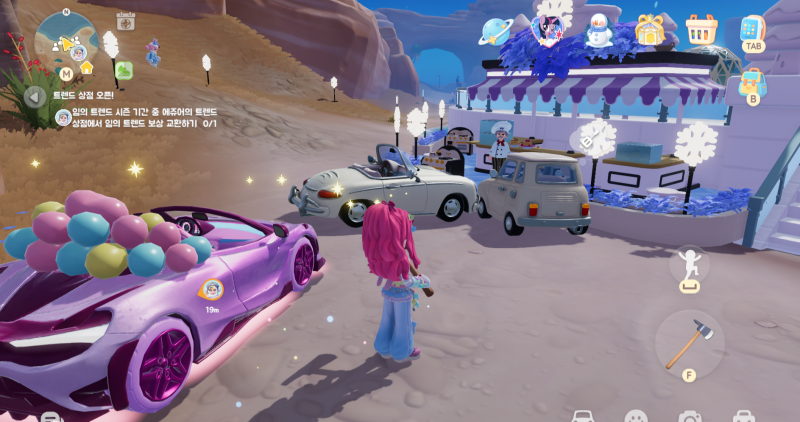Collapse the quest tracker with the arrow button
This screenshot has width=800, height=422.
pyautogui.click(x=35, y=97)
